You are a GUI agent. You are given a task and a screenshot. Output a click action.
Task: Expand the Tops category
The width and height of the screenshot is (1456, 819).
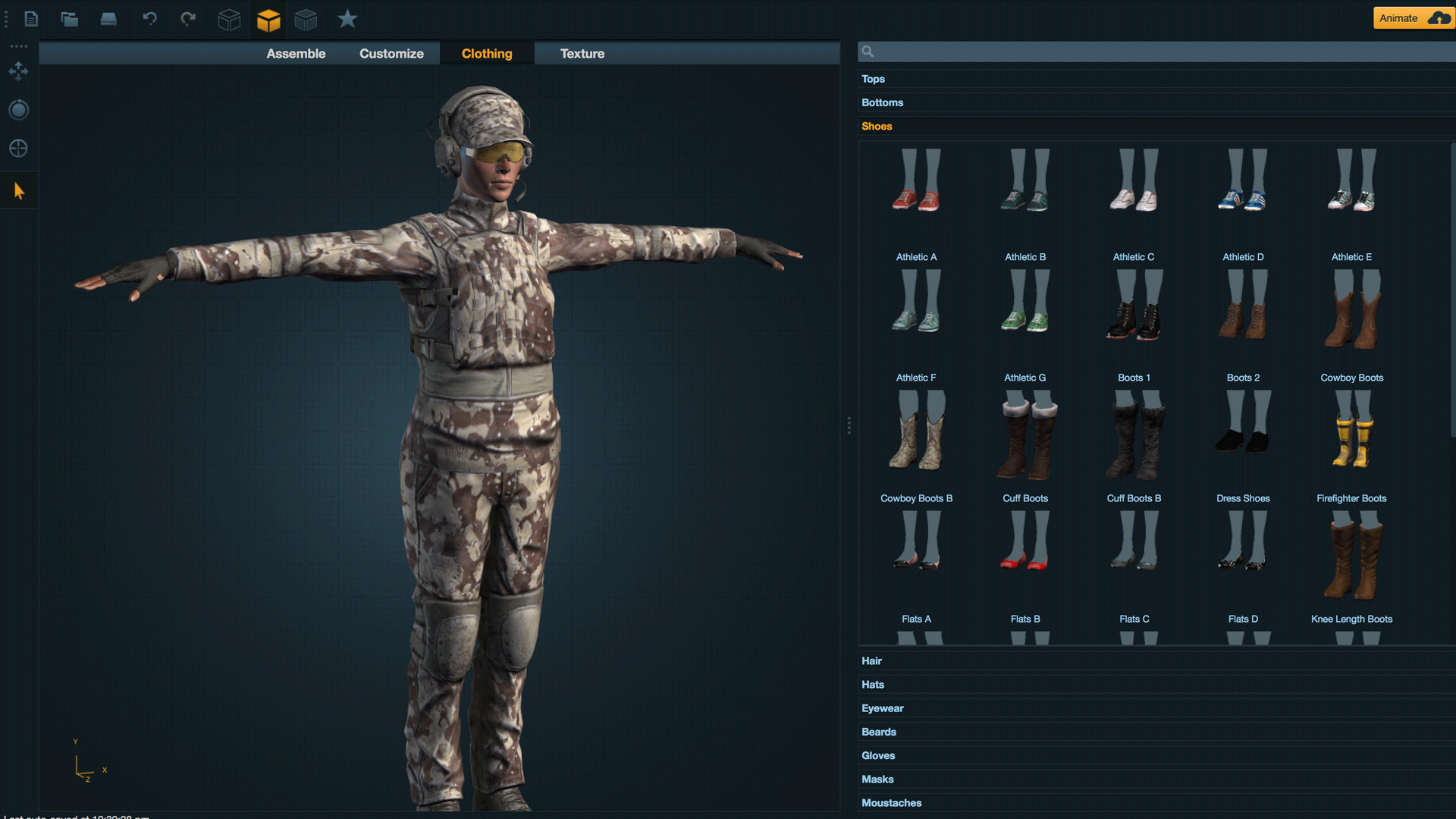click(873, 79)
